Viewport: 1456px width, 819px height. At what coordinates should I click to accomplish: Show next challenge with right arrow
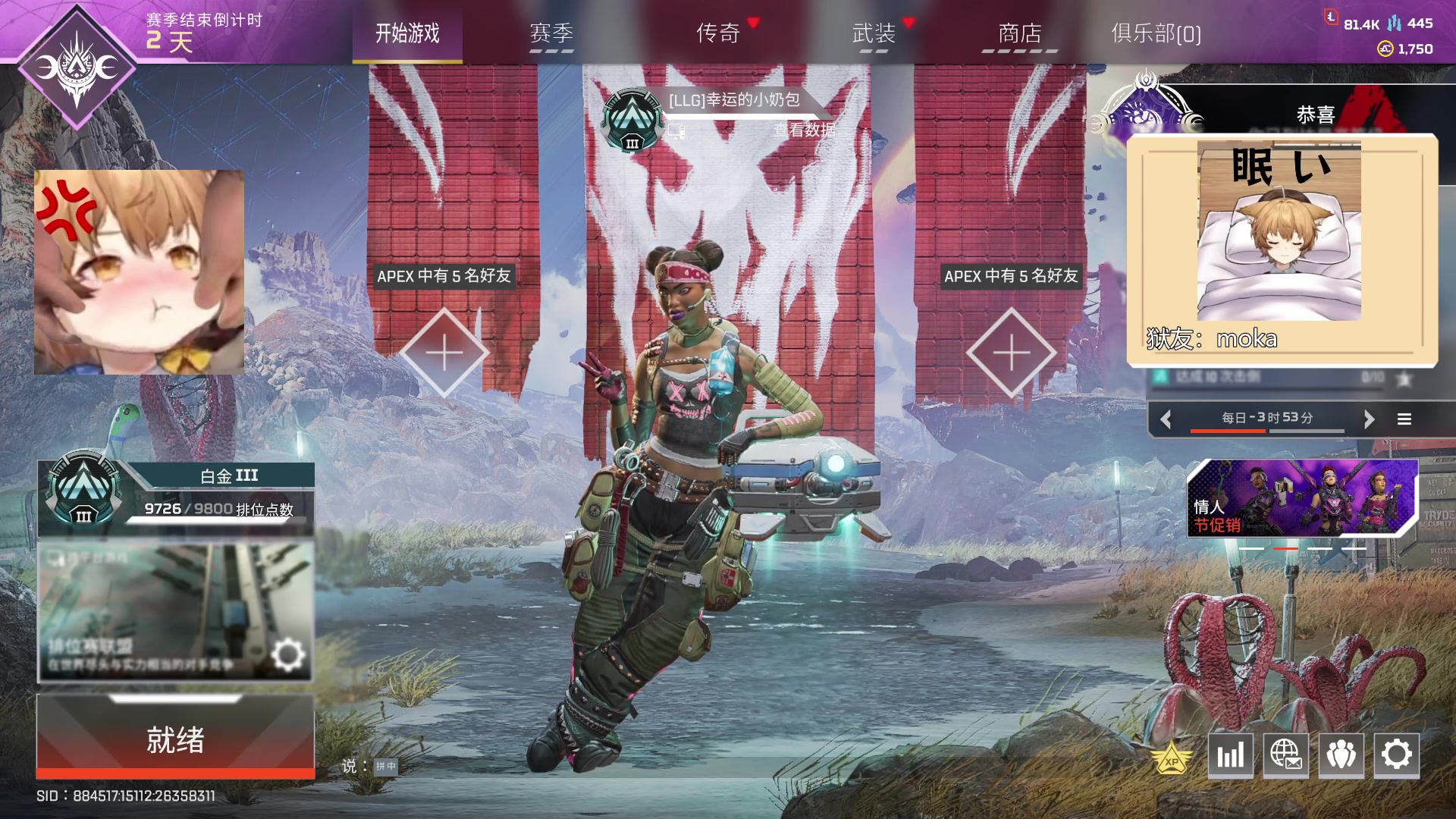click(1369, 419)
